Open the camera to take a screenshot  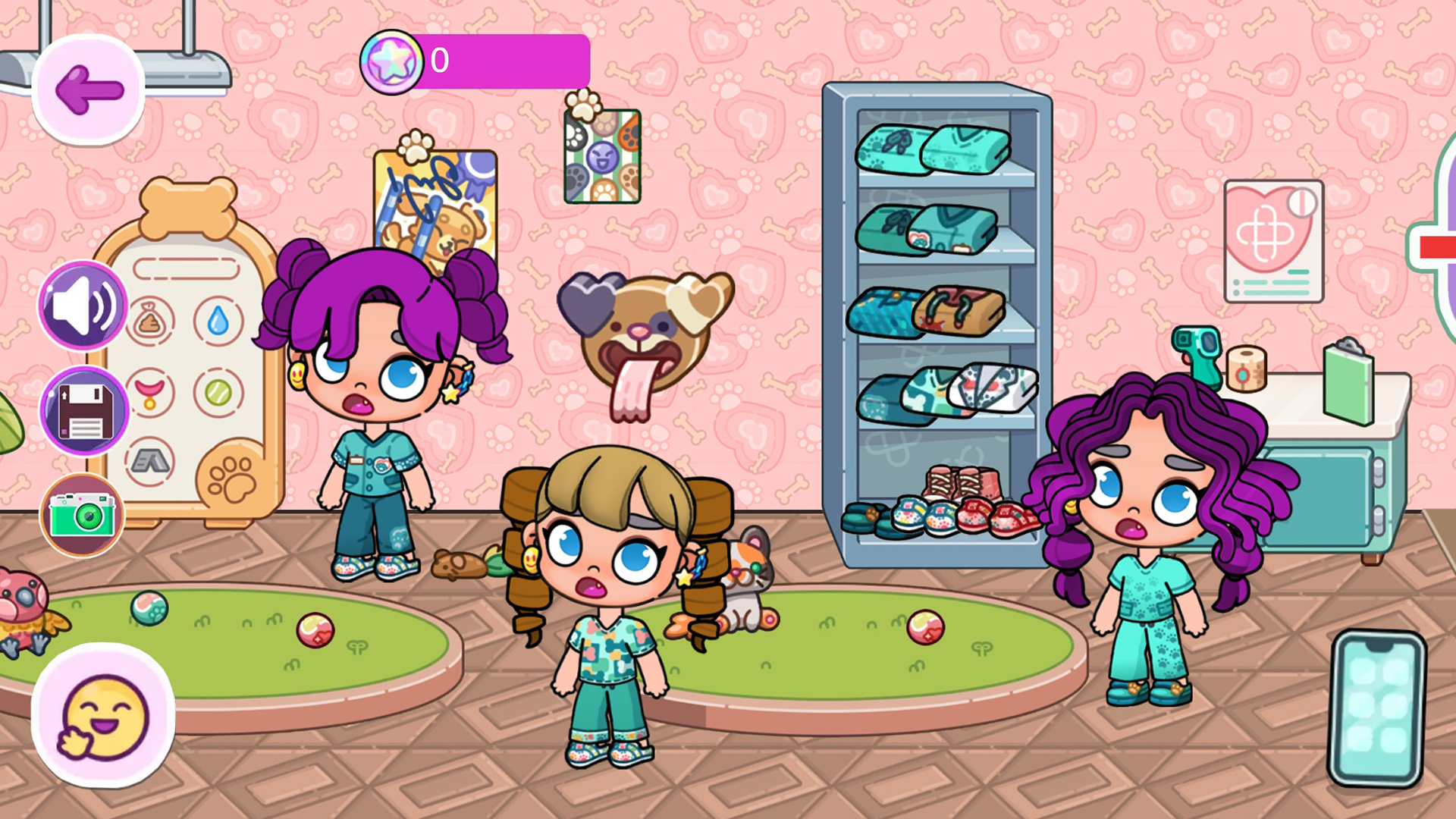(x=82, y=516)
